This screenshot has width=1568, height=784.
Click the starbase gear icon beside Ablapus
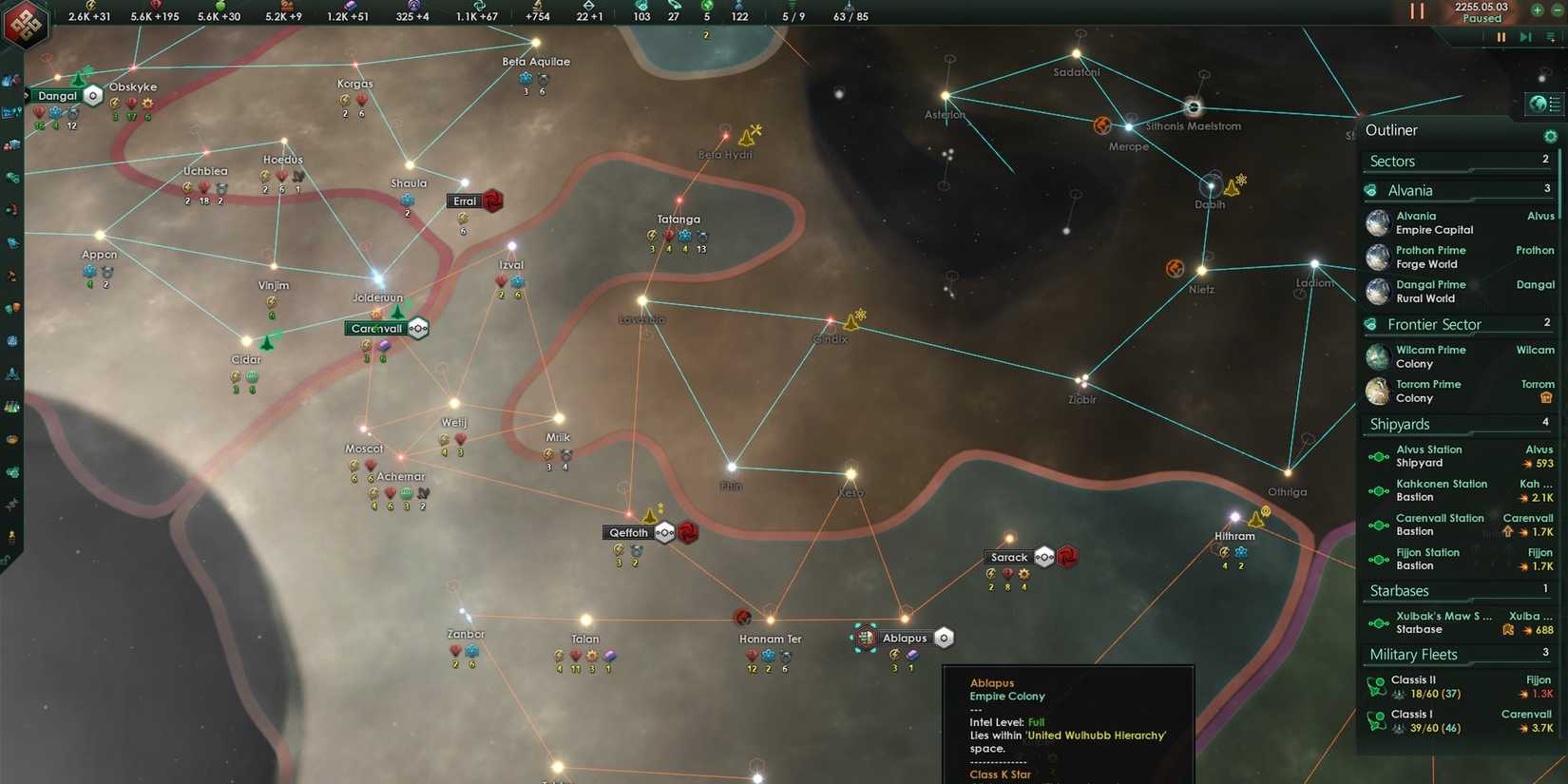943,638
